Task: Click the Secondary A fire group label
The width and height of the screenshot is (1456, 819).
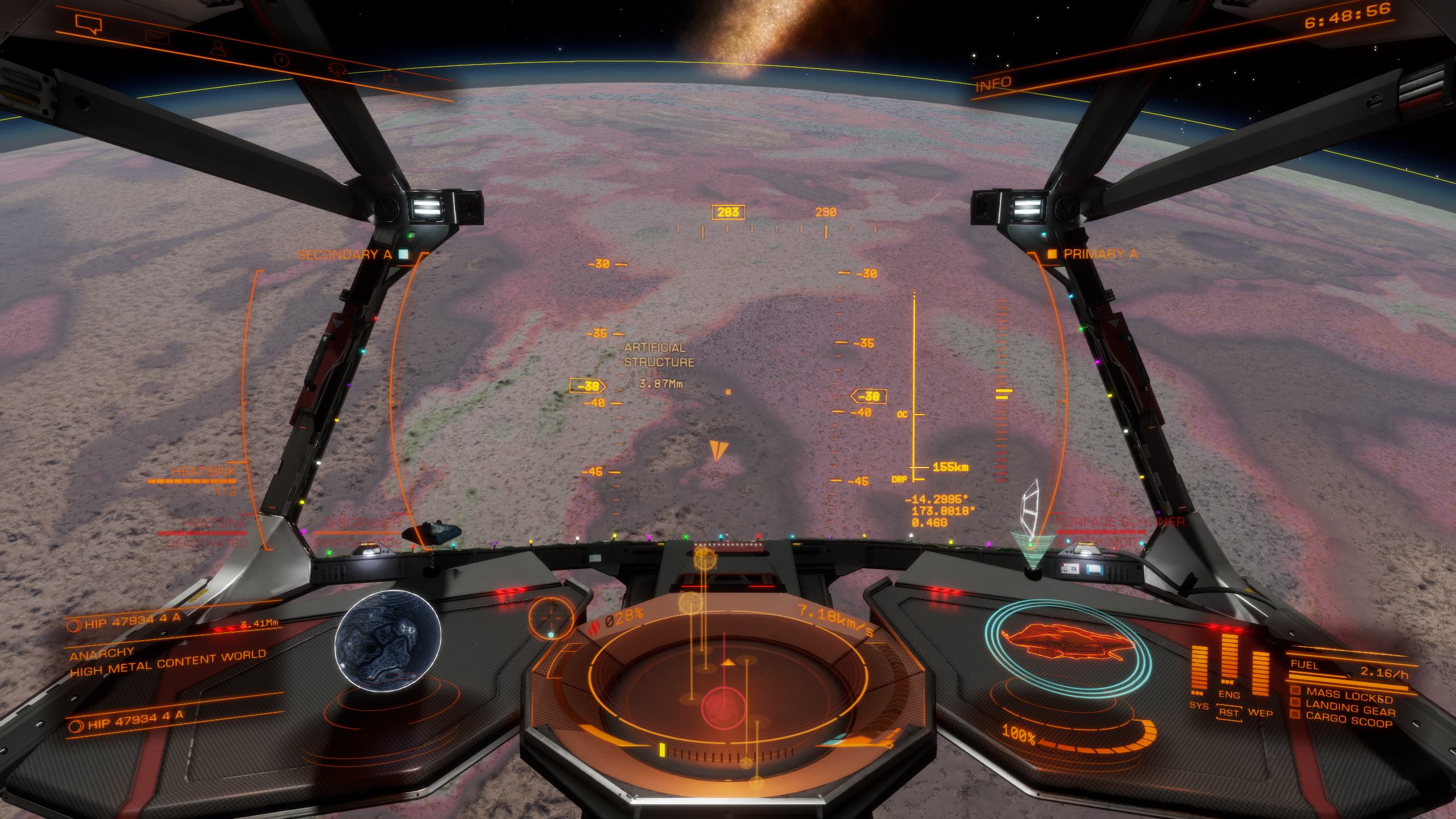Action: (345, 254)
